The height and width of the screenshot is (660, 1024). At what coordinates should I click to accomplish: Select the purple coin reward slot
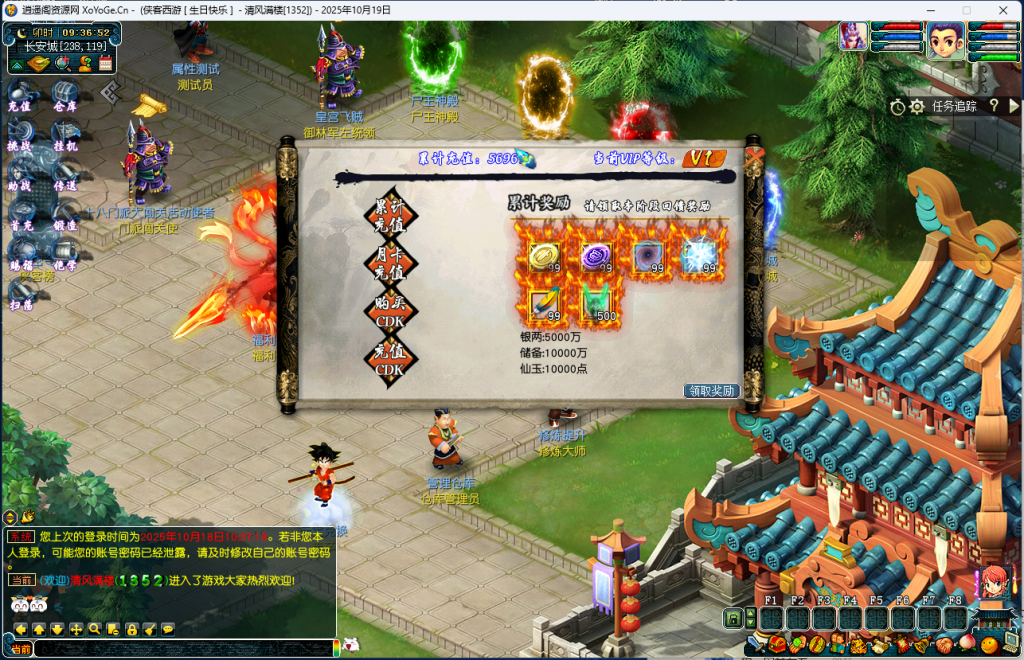pyautogui.click(x=597, y=256)
